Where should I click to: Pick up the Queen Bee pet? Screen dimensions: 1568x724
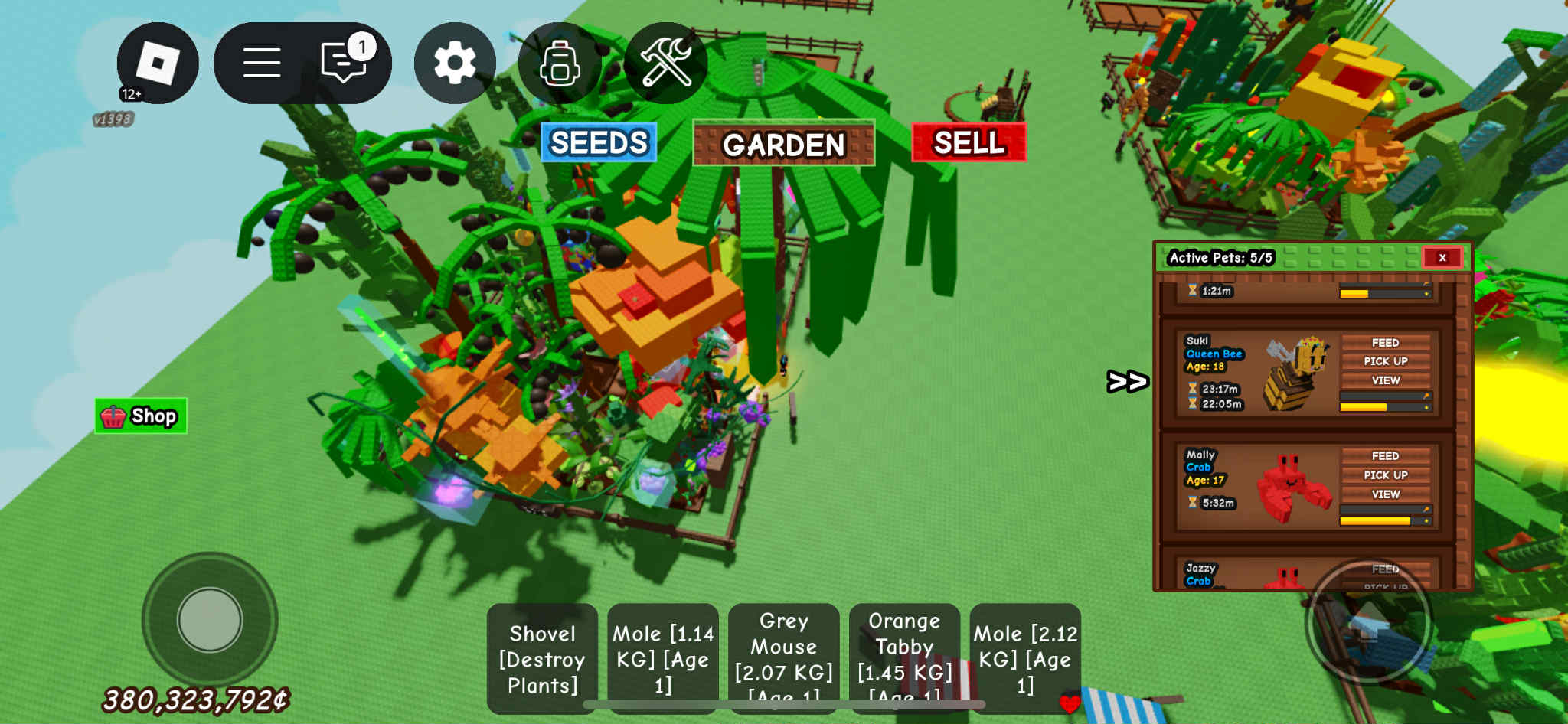(1385, 361)
